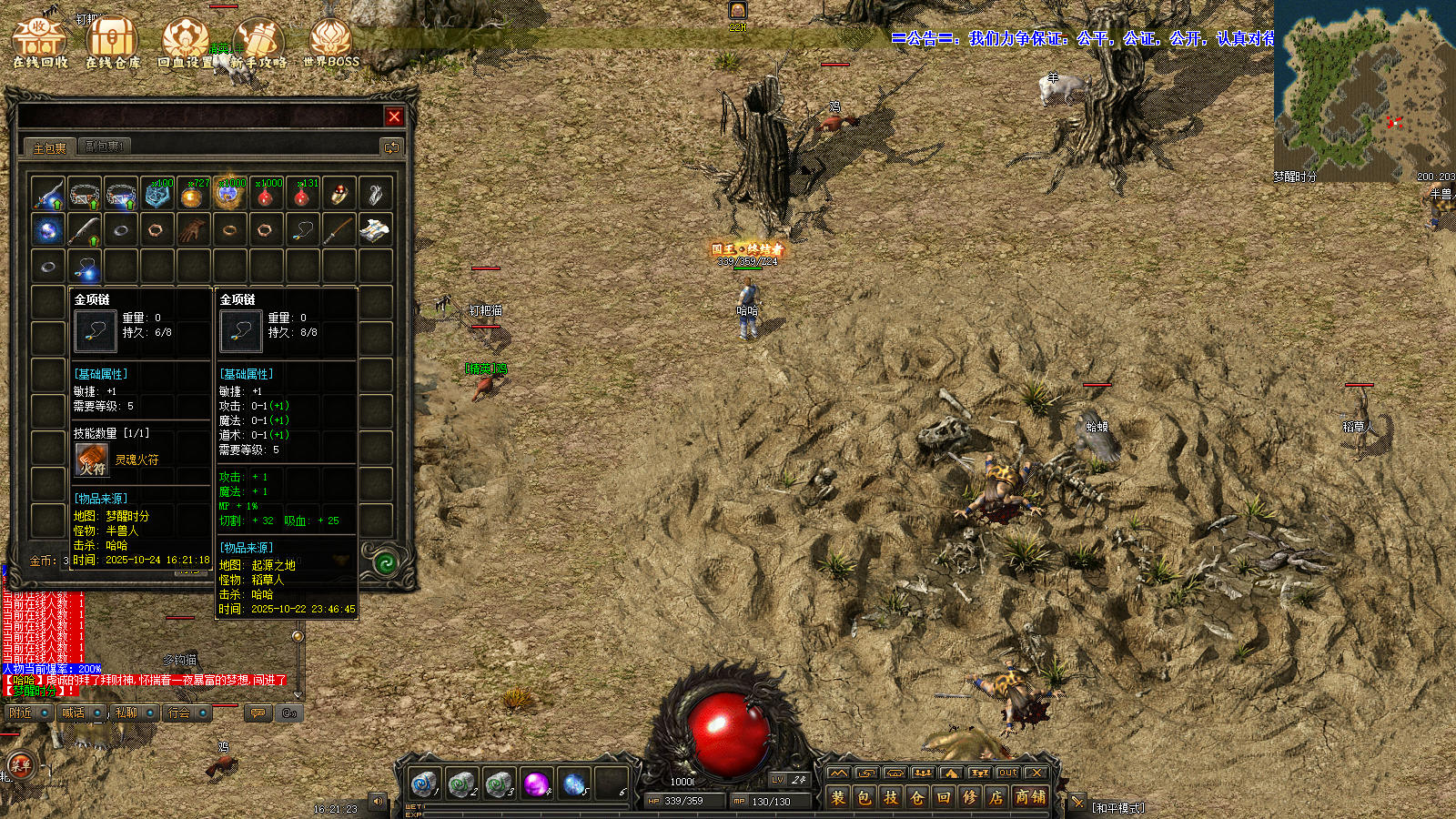This screenshot has width=1456, height=819.
Task: Select the white scroll bundle item
Action: 374,230
